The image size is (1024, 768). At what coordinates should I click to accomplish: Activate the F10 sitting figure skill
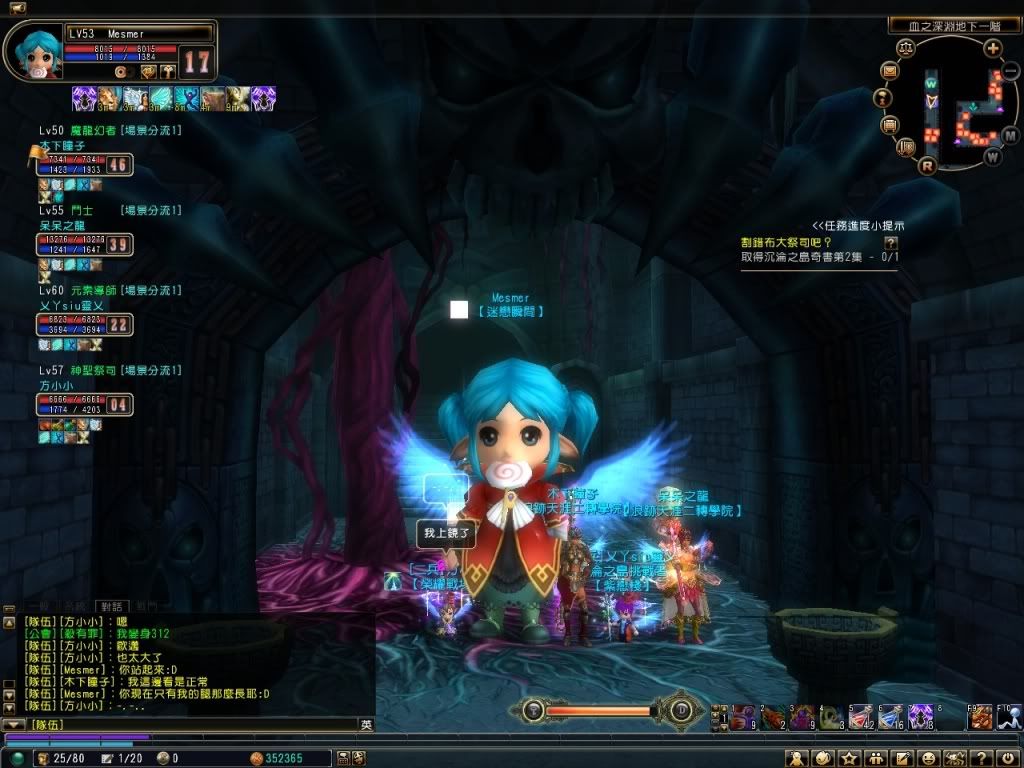(1010, 716)
